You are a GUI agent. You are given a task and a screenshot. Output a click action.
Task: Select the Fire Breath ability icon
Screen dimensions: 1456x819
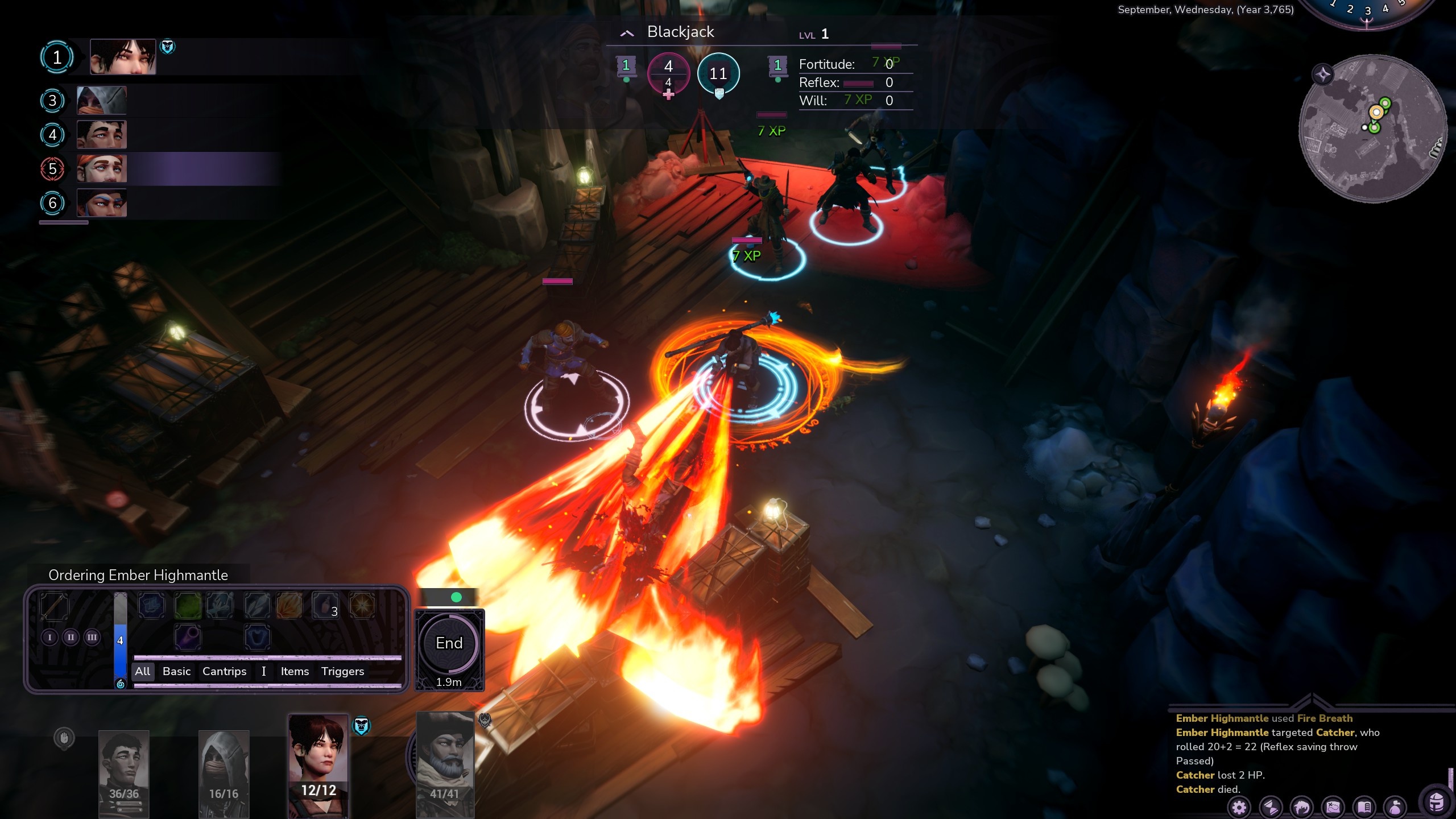289,605
